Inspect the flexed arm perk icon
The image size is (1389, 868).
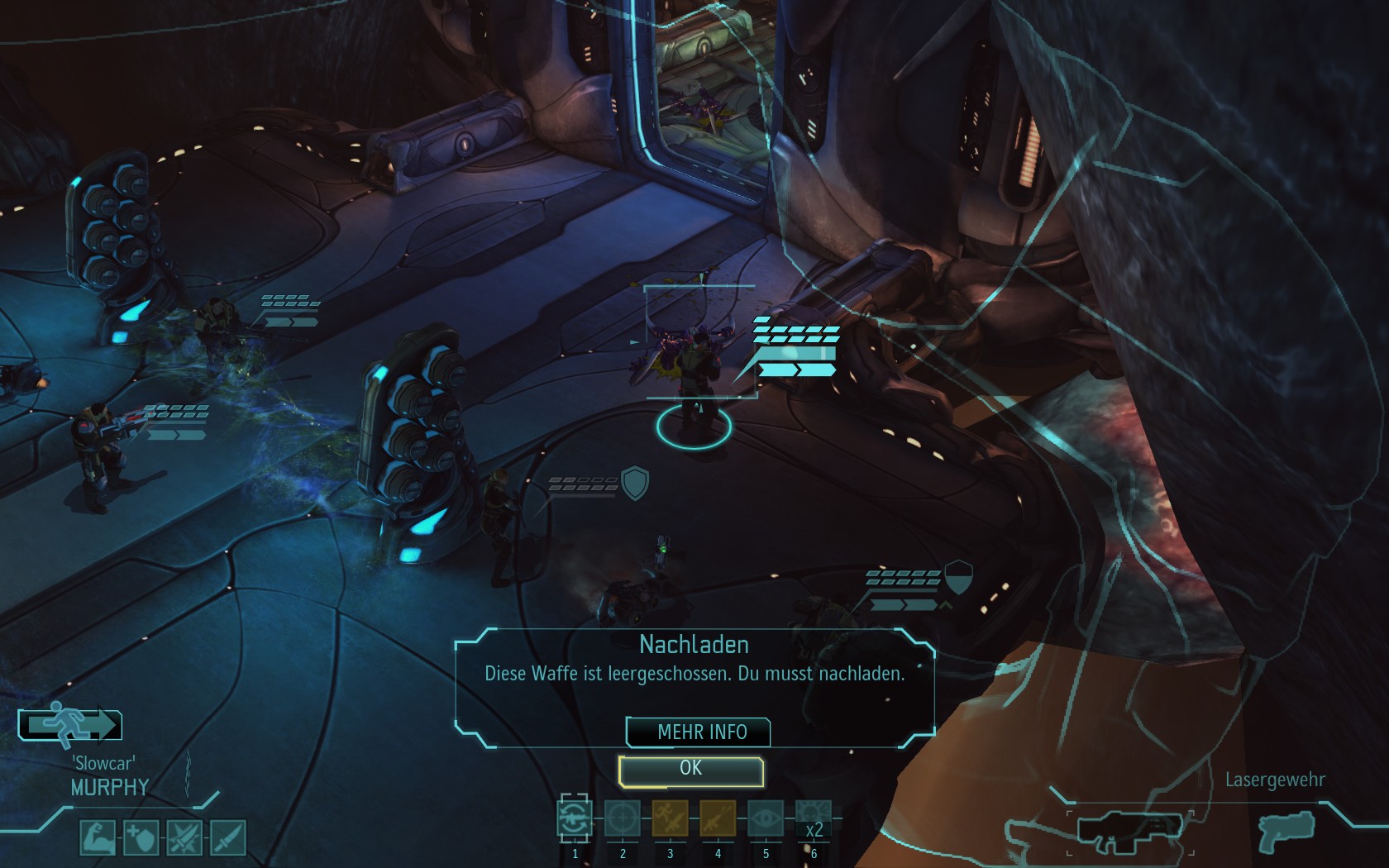[98, 837]
